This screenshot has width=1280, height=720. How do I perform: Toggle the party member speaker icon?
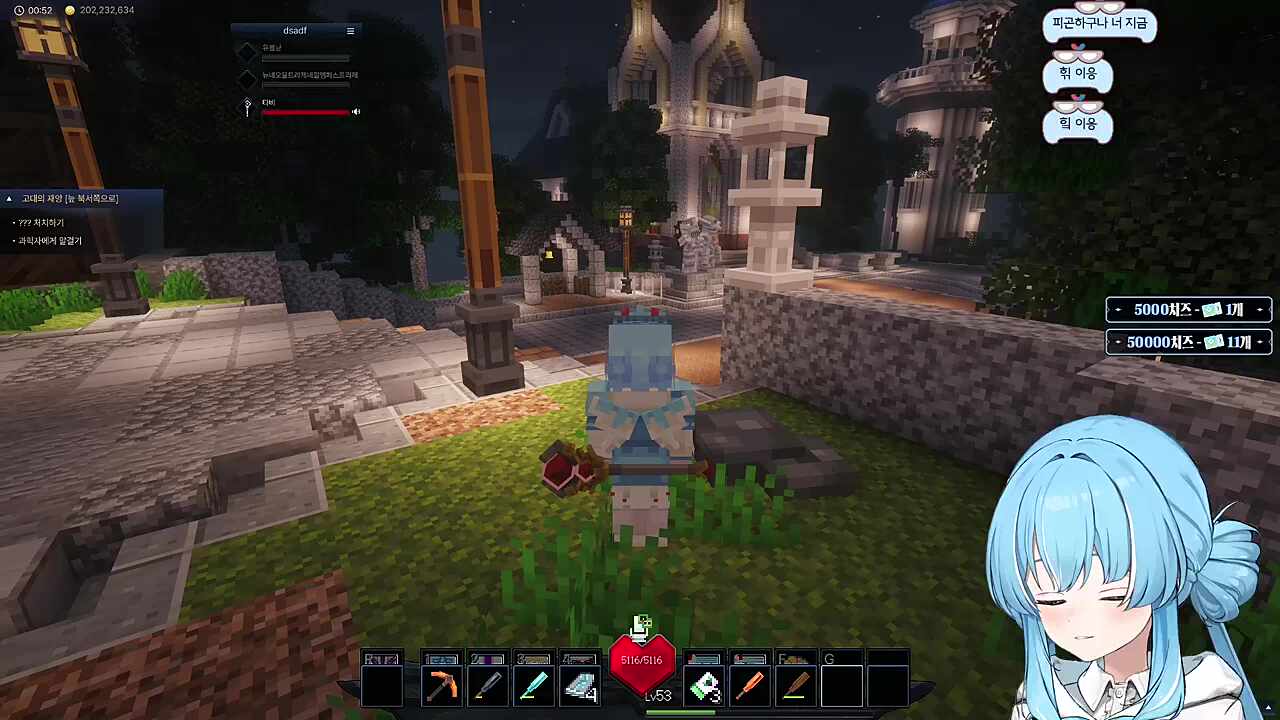pyautogui.click(x=356, y=112)
